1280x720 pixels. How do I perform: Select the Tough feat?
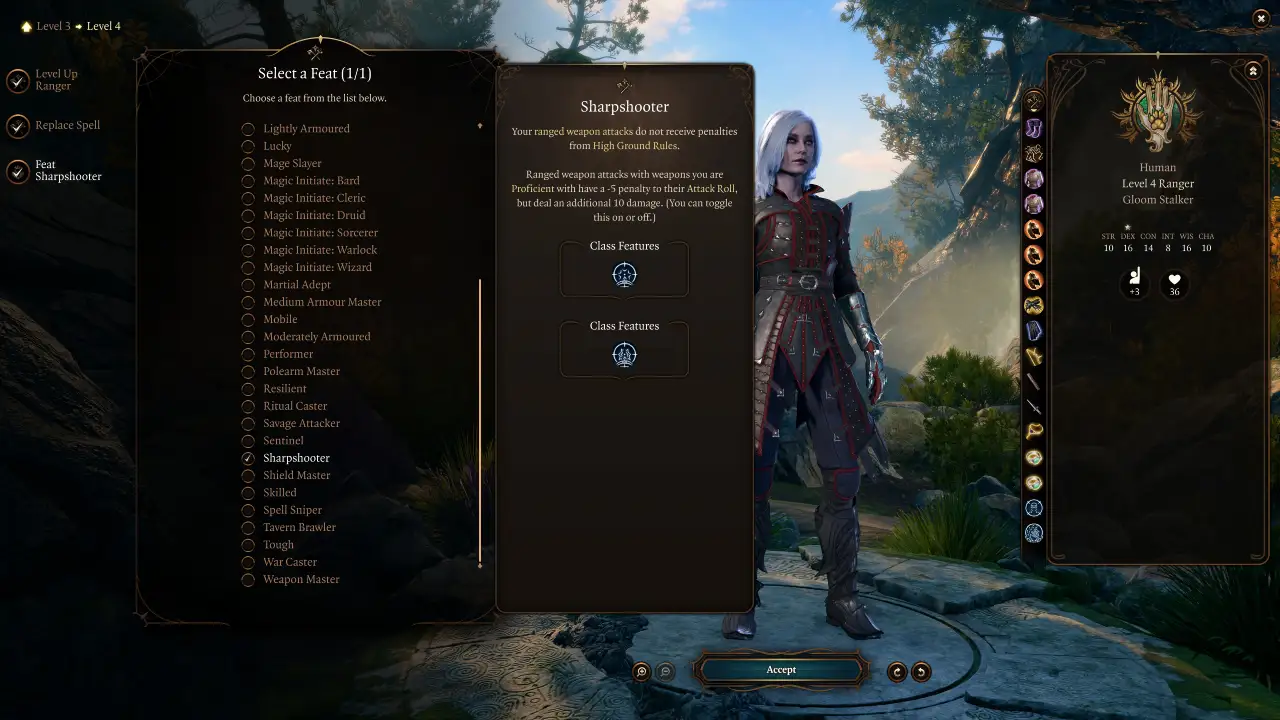pyautogui.click(x=278, y=544)
